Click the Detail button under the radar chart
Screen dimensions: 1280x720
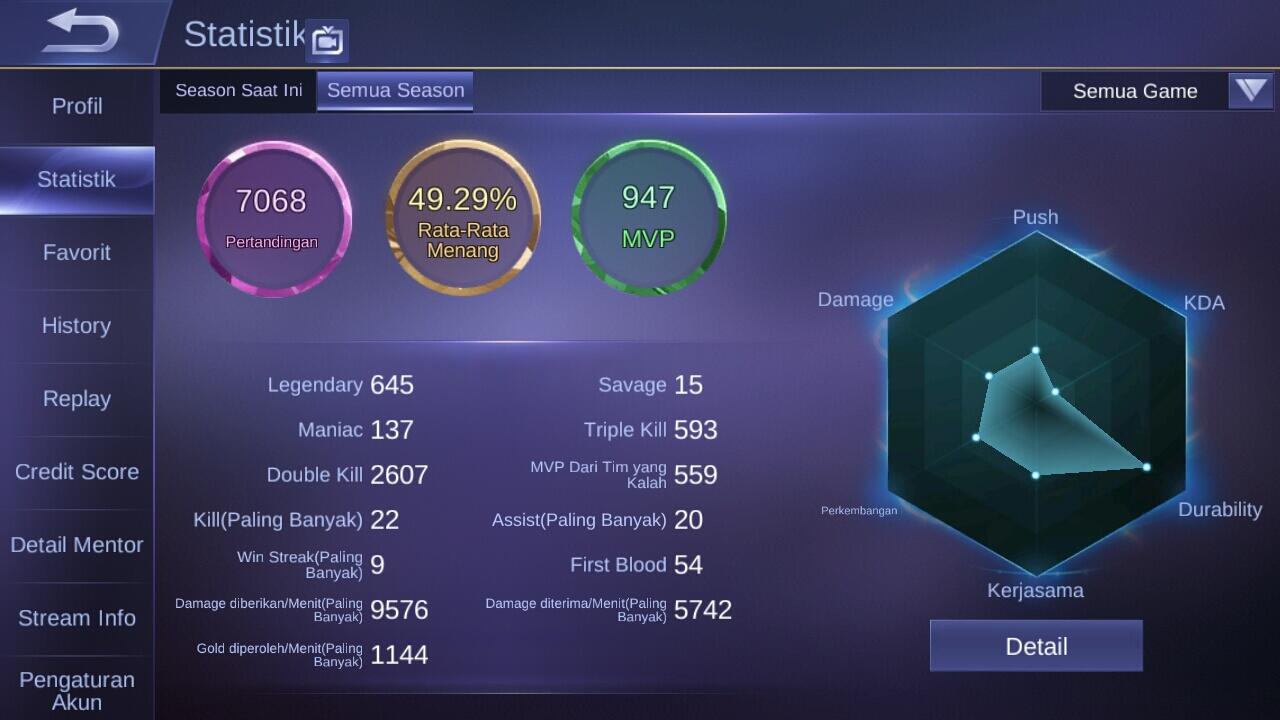coord(1036,646)
